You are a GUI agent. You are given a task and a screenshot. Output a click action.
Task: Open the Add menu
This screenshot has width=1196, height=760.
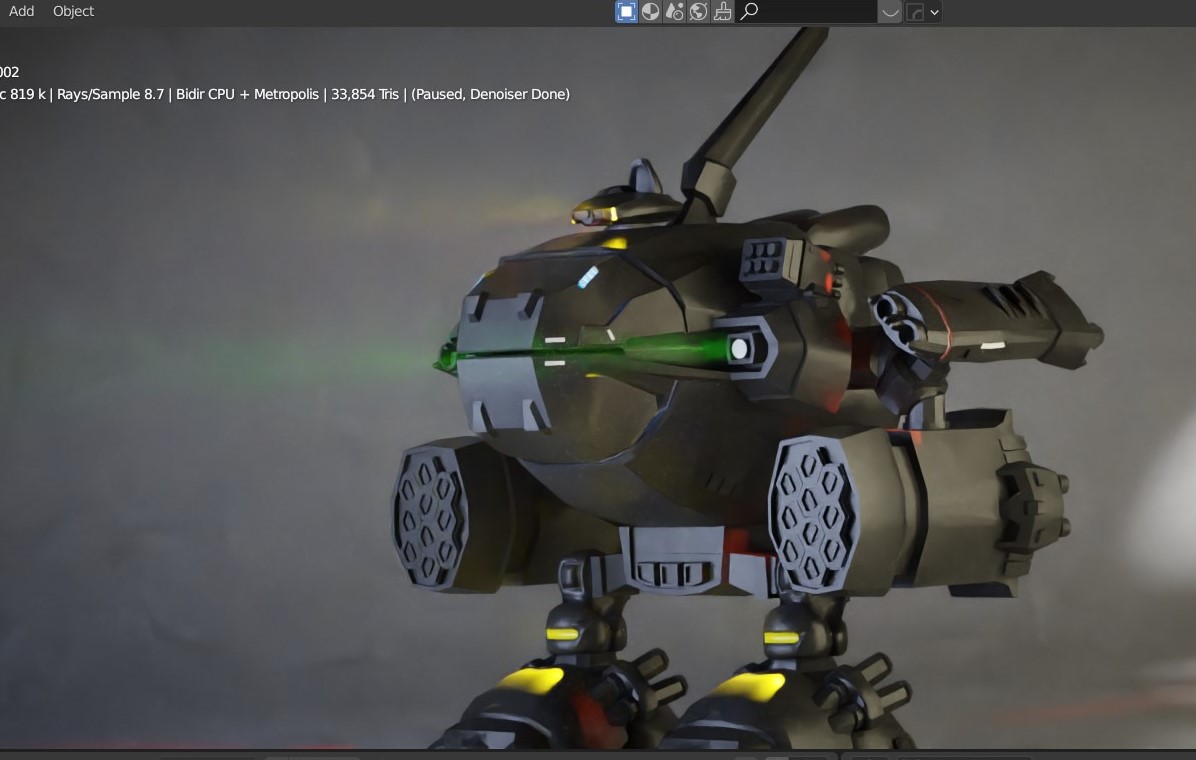[21, 11]
